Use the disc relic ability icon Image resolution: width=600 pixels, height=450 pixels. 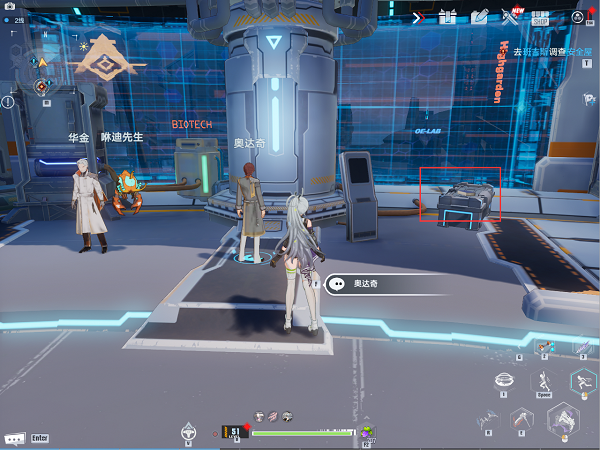pyautogui.click(x=507, y=381)
